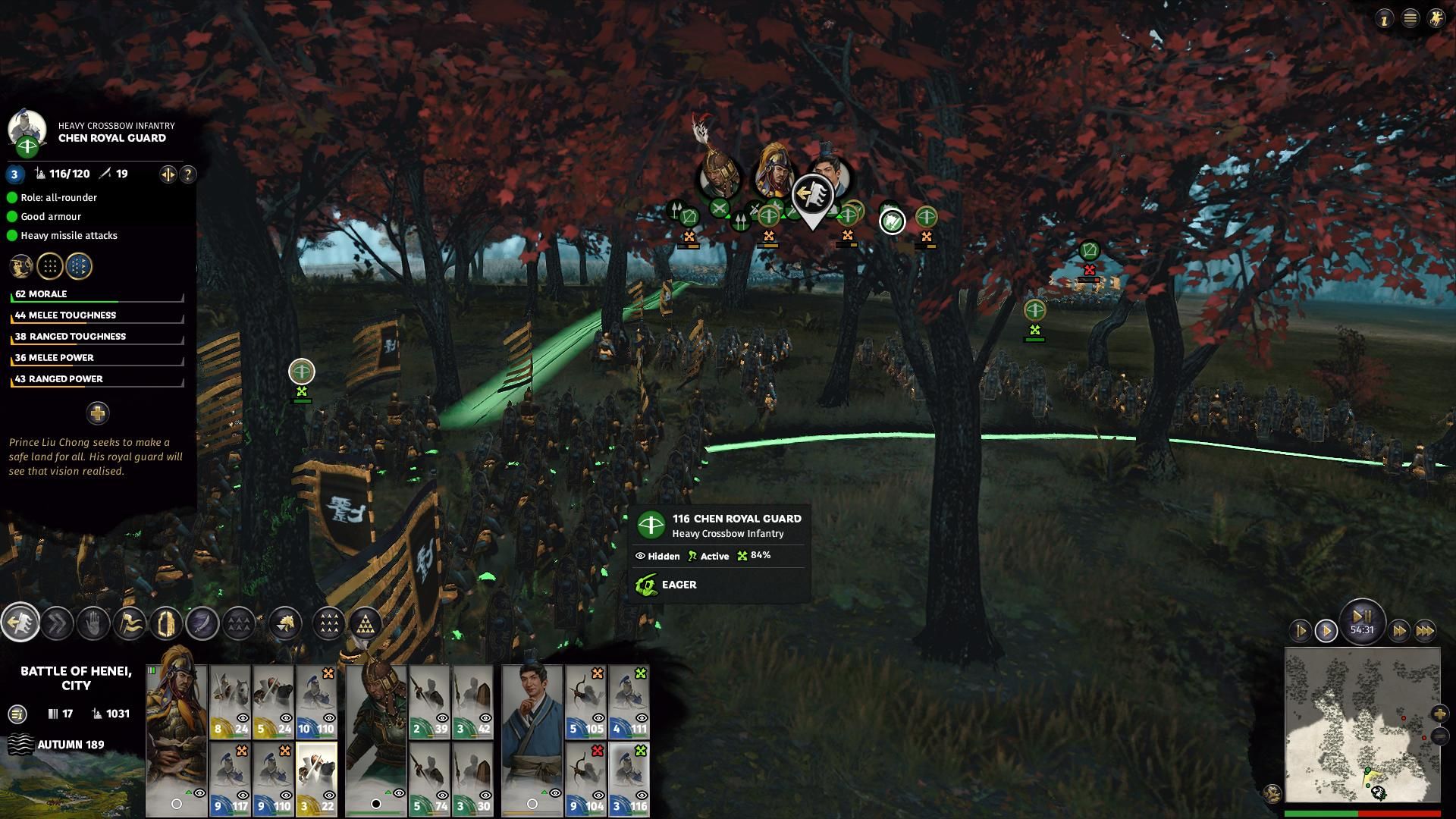Select the green-armored general portrait card
The height and width of the screenshot is (819, 1456).
[377, 739]
